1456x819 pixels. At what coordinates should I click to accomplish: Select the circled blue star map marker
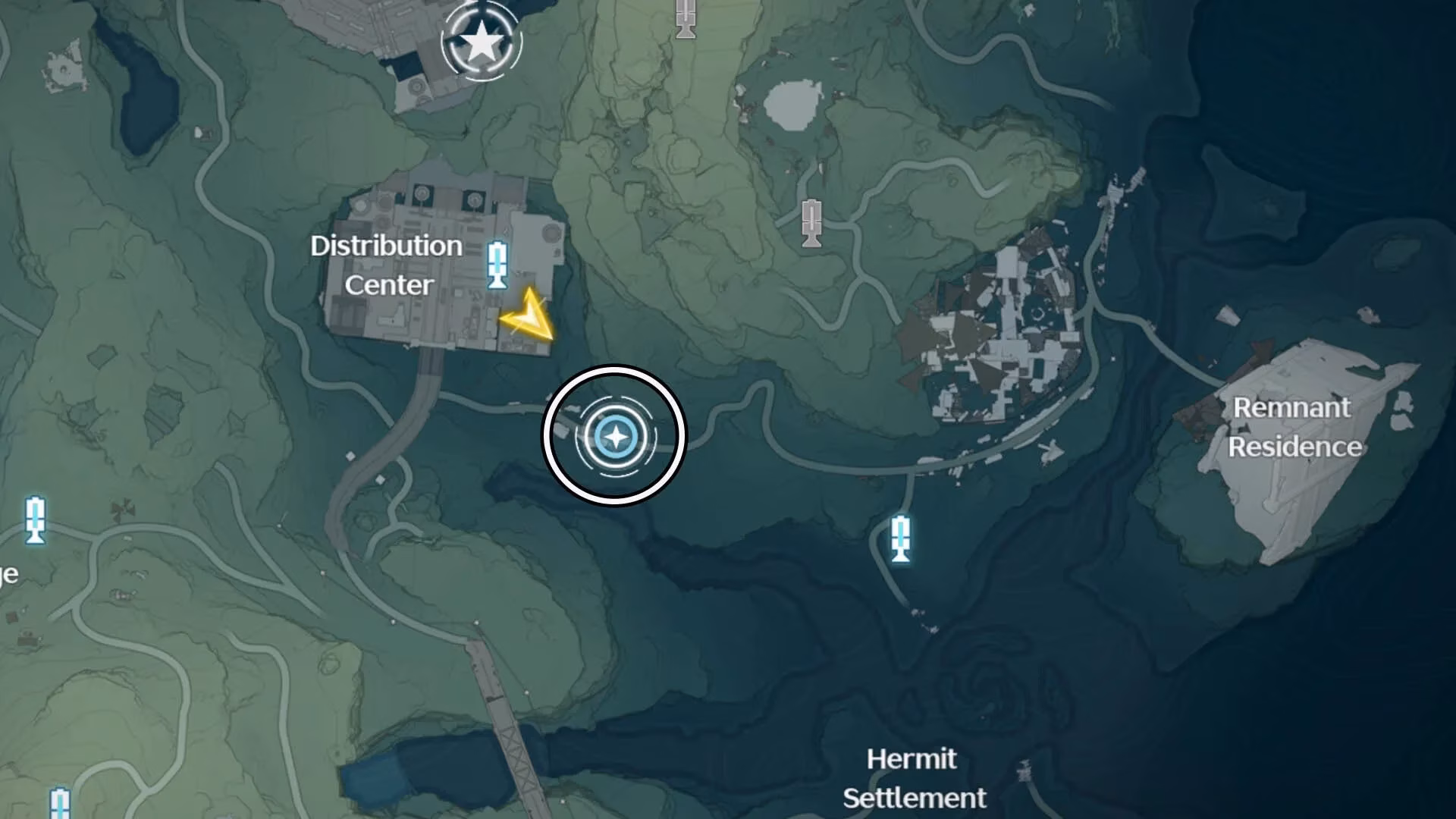click(x=615, y=437)
